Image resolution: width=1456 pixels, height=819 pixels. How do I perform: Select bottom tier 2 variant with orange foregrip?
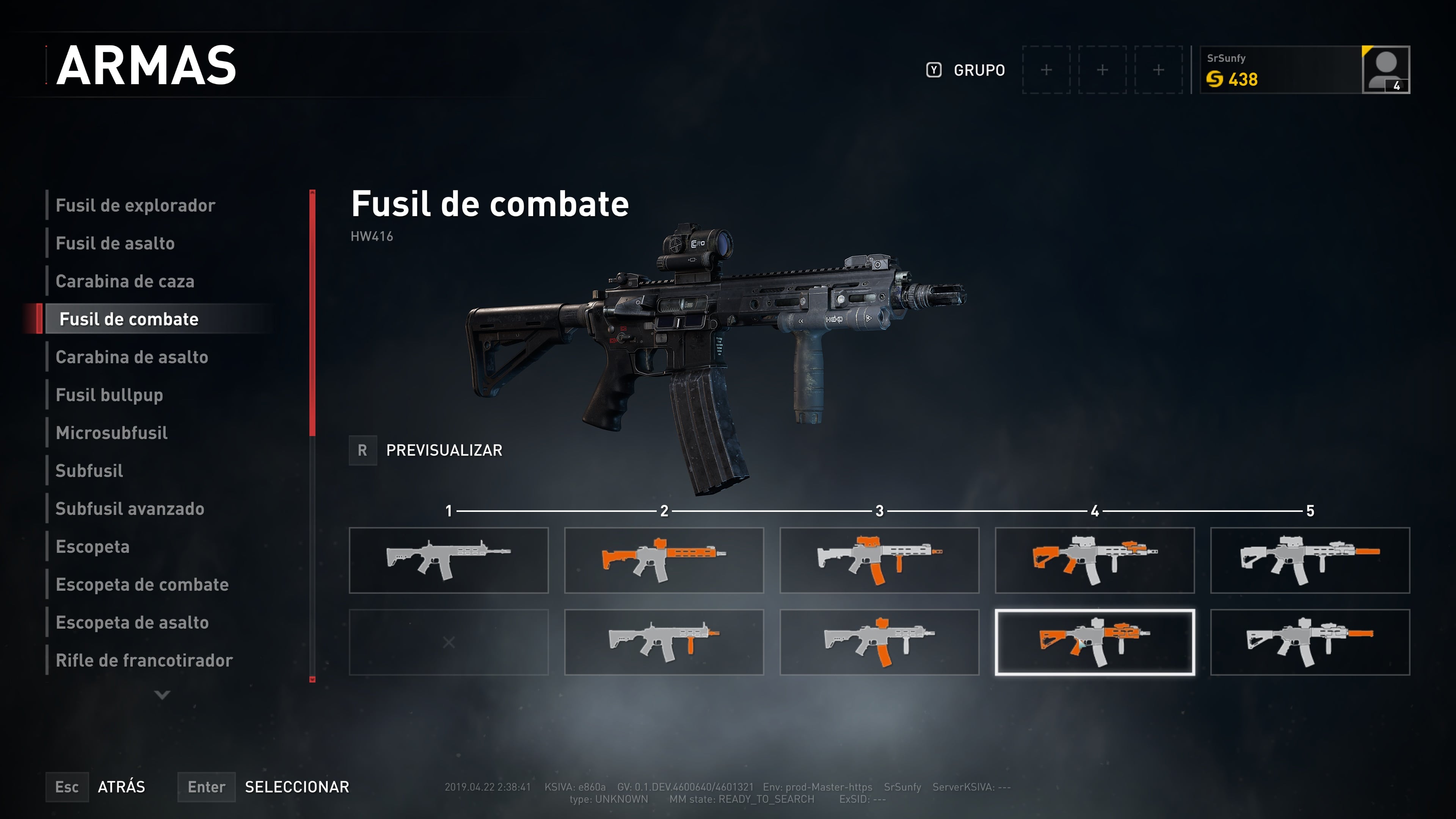664,642
